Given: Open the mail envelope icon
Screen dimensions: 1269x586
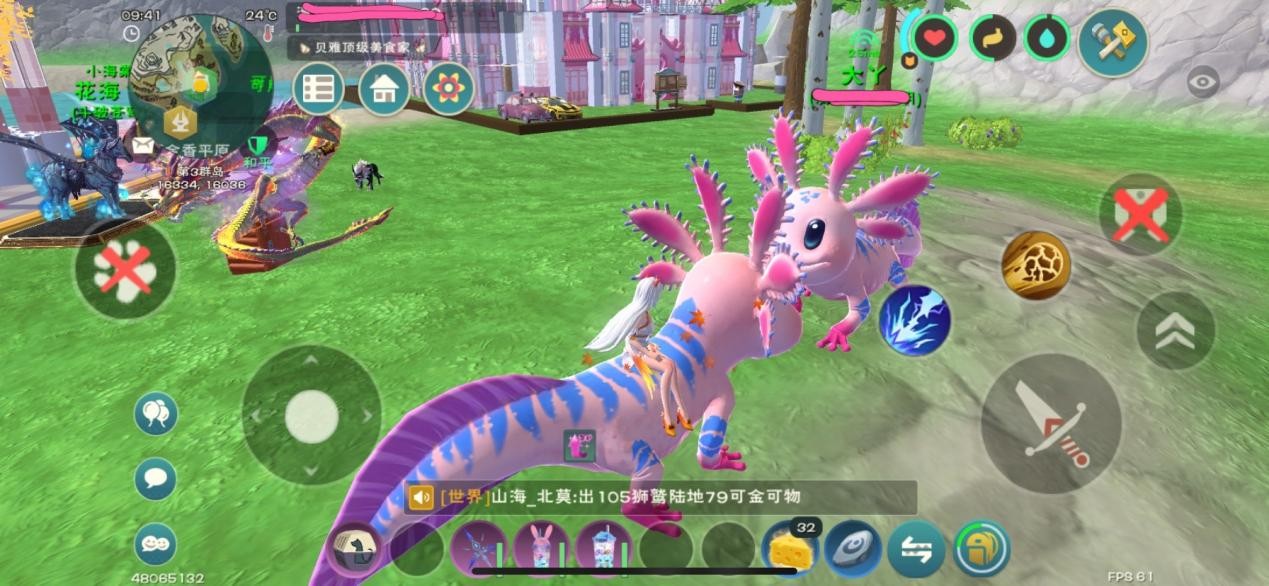Looking at the screenshot, I should [x=143, y=146].
